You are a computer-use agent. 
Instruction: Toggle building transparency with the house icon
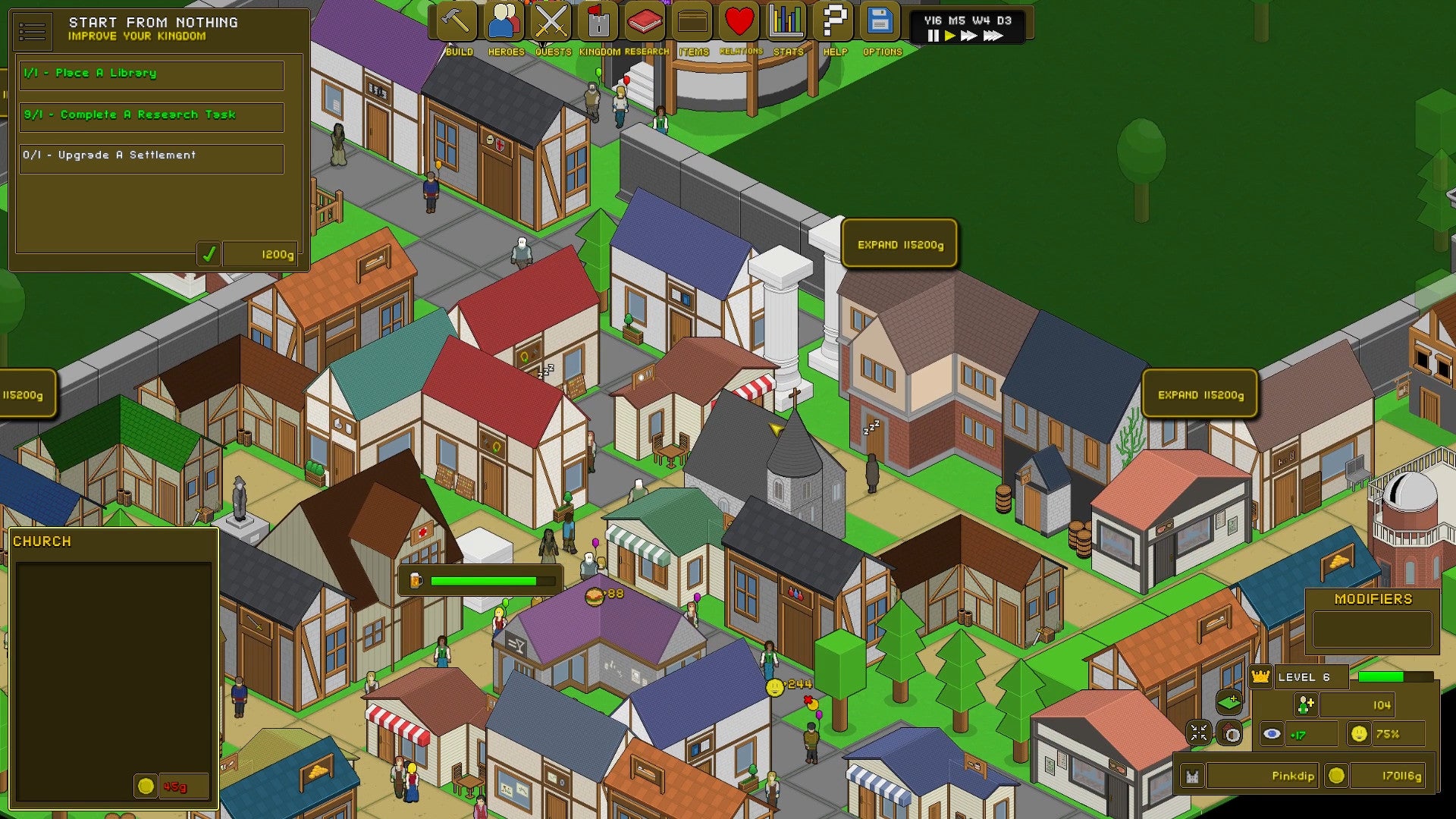(x=1229, y=733)
